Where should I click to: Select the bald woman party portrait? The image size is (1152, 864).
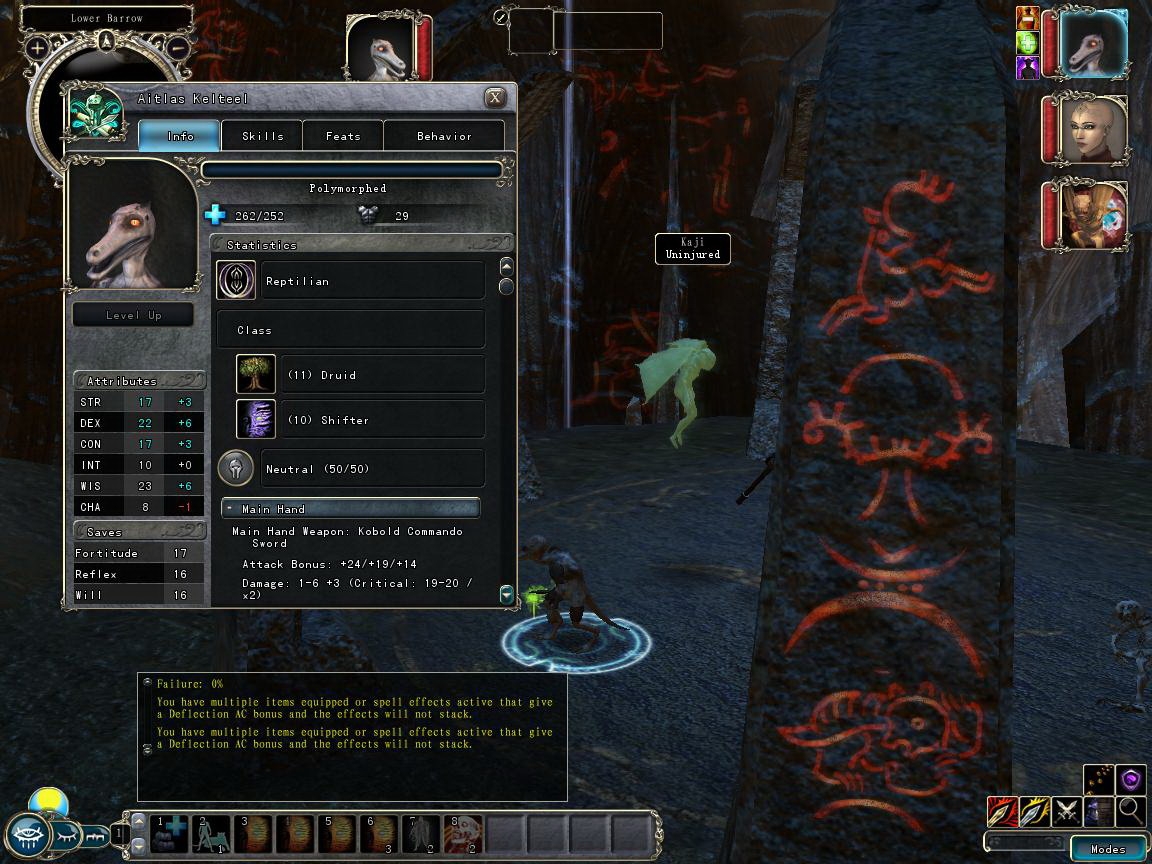click(x=1093, y=130)
